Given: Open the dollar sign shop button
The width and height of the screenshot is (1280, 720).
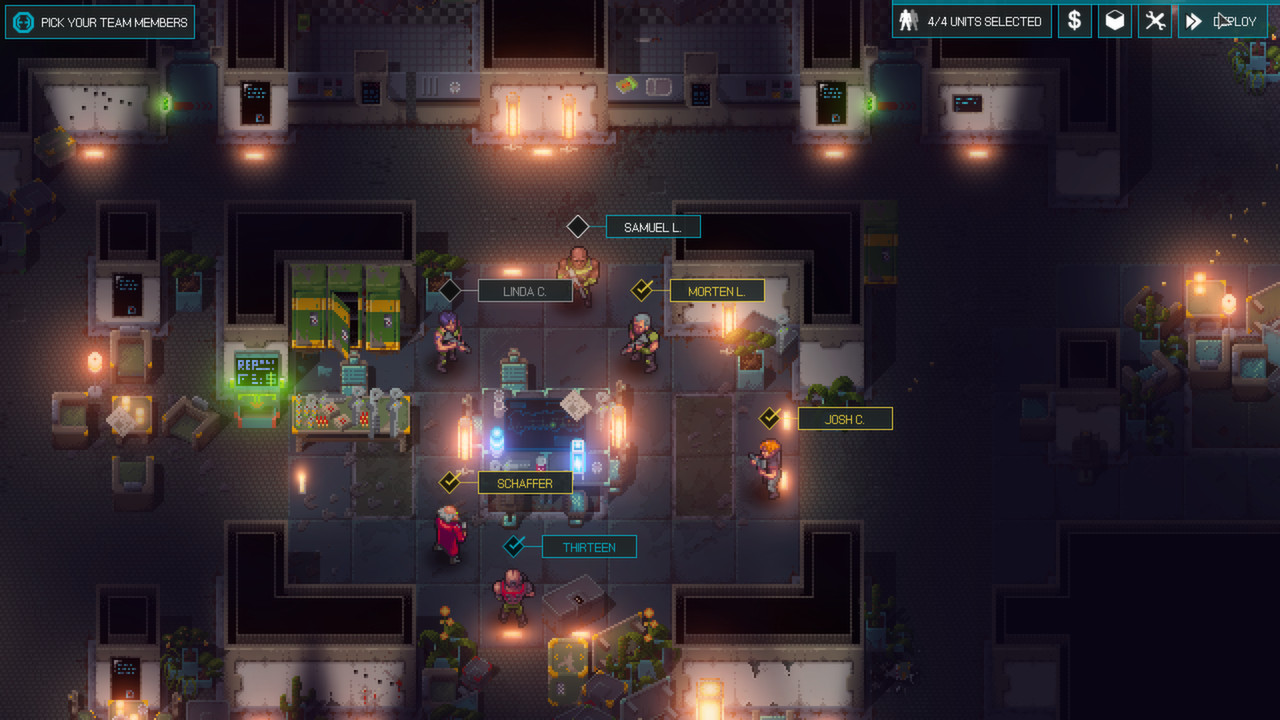Looking at the screenshot, I should [x=1074, y=21].
